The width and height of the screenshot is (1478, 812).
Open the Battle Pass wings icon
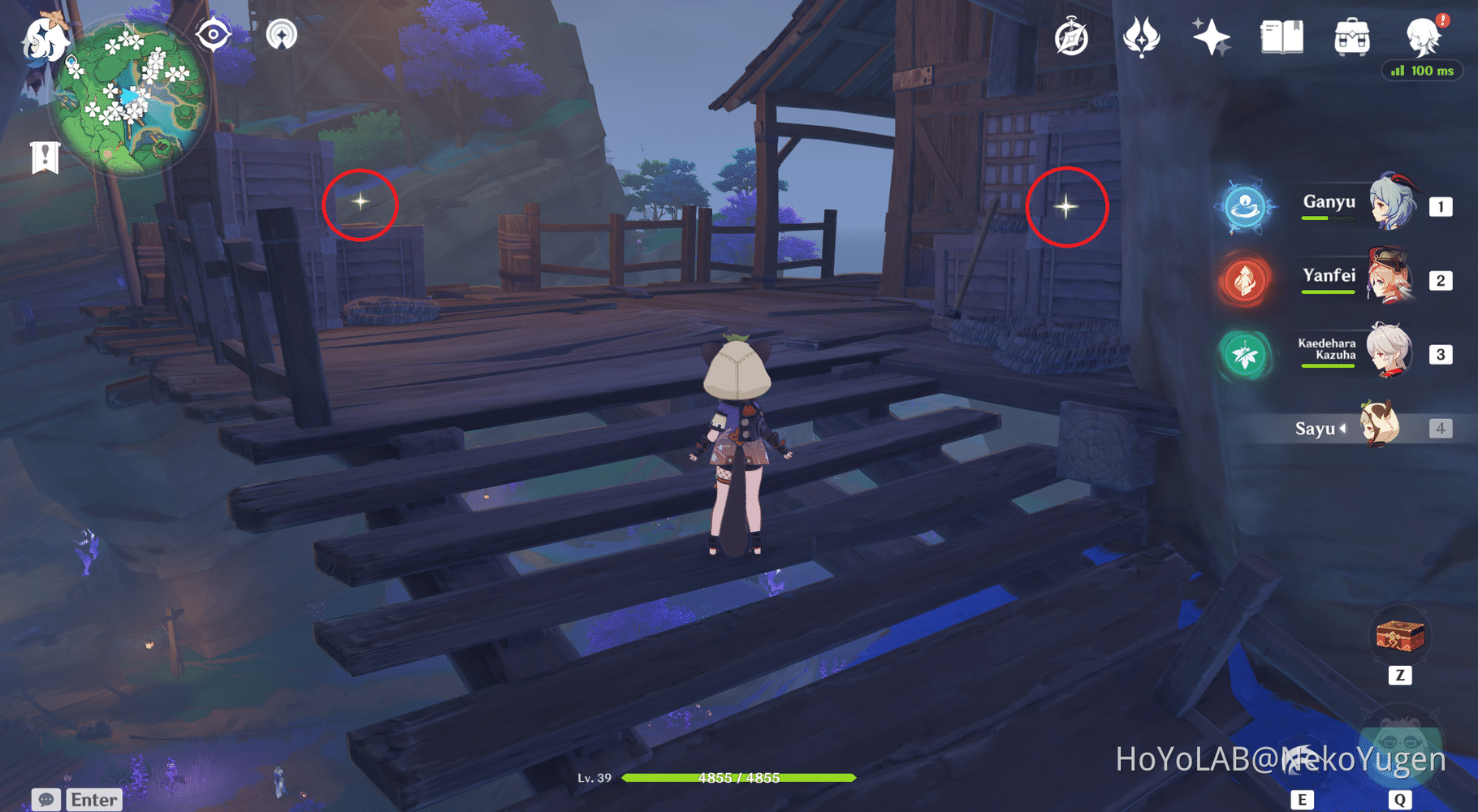point(1140,37)
